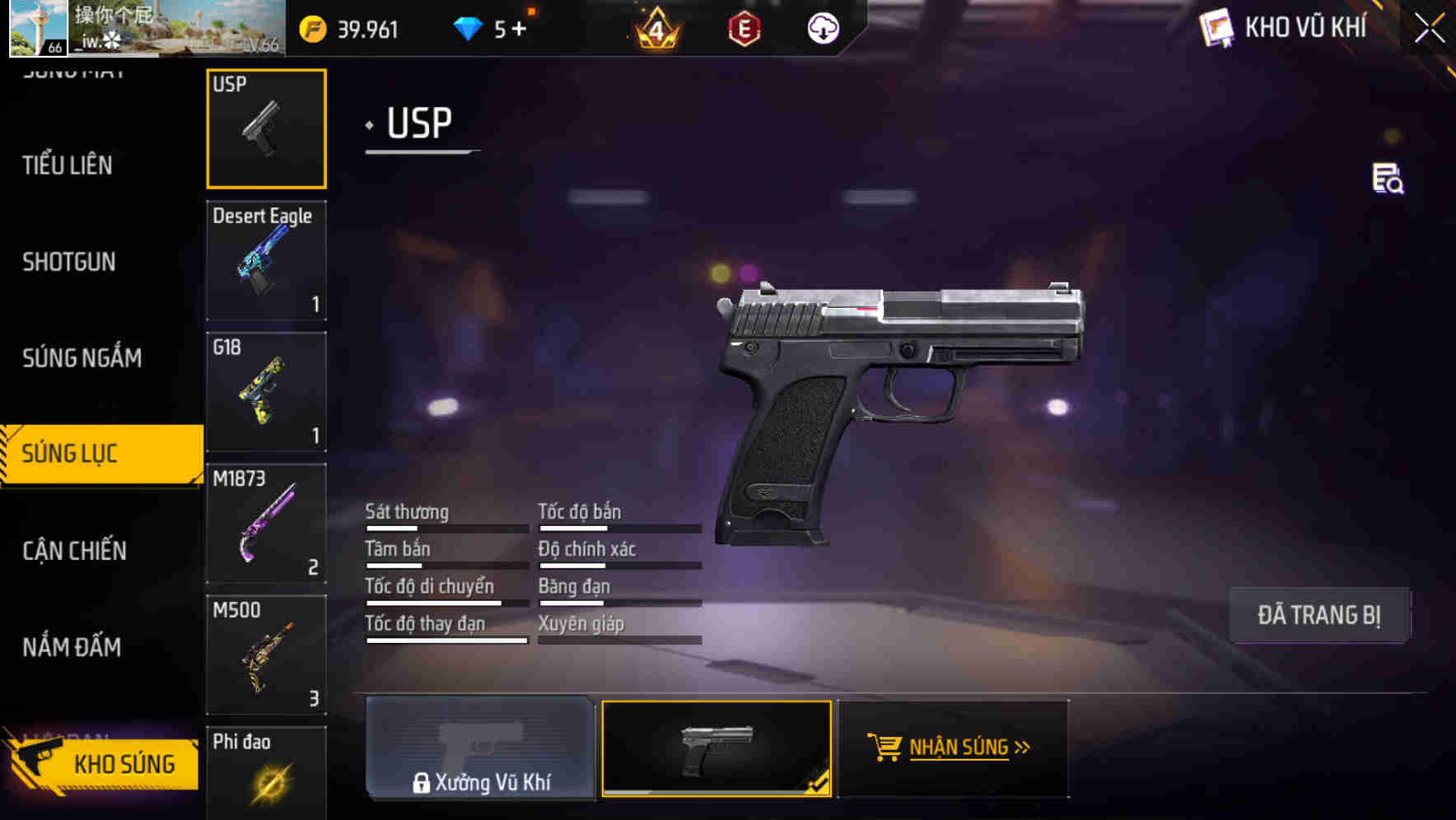Viewport: 1456px width, 820px height.
Task: Select the default USP skin slot
Action: pyautogui.click(x=717, y=748)
